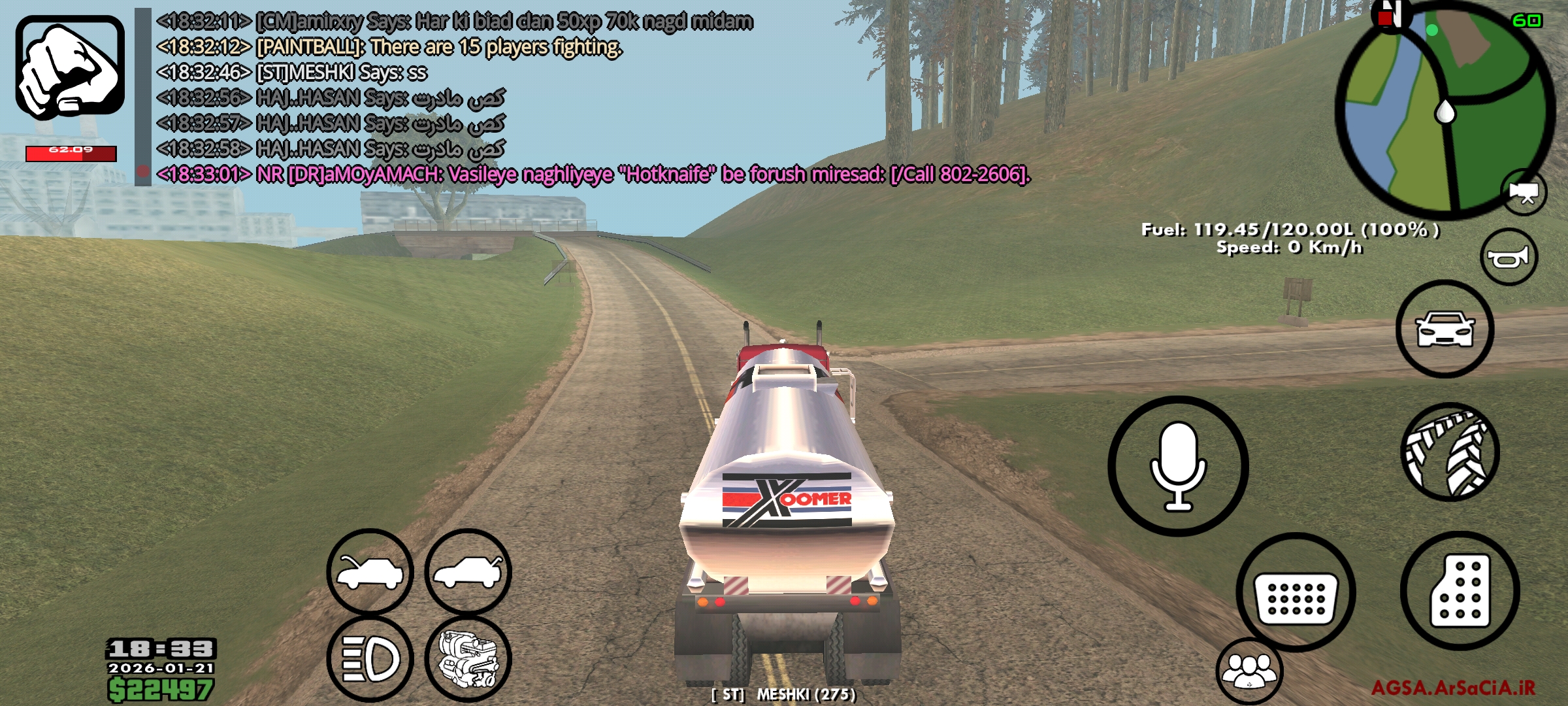This screenshot has height=706, width=1568.
Task: Toggle the car trunk open button
Action: tap(468, 572)
